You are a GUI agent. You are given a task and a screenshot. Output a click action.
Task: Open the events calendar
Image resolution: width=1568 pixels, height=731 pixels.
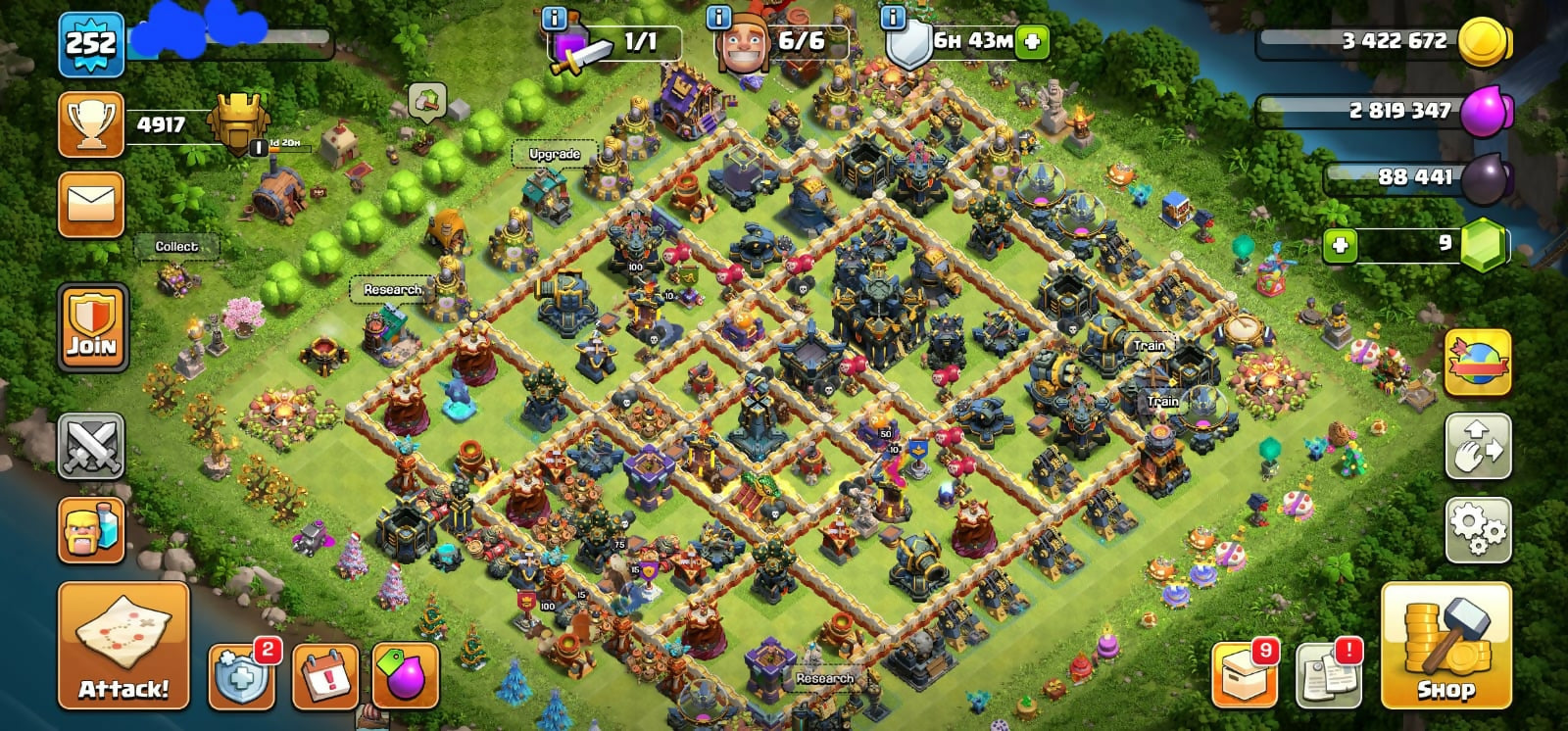tap(324, 676)
